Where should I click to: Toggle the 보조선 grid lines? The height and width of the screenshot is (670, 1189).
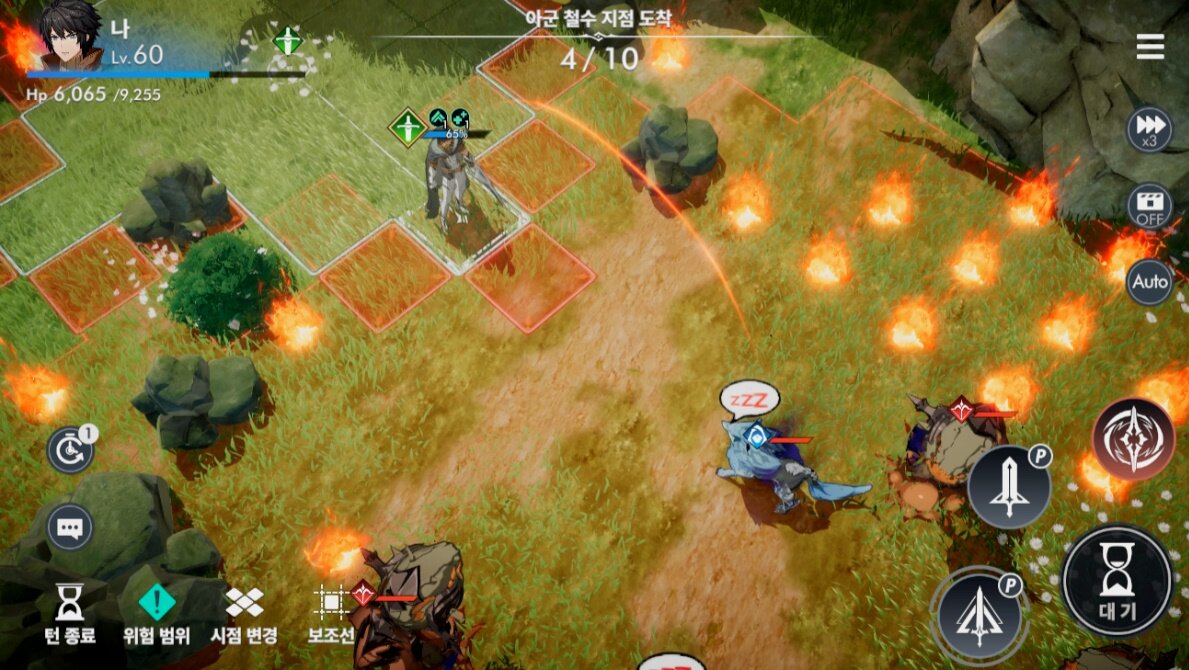[330, 613]
